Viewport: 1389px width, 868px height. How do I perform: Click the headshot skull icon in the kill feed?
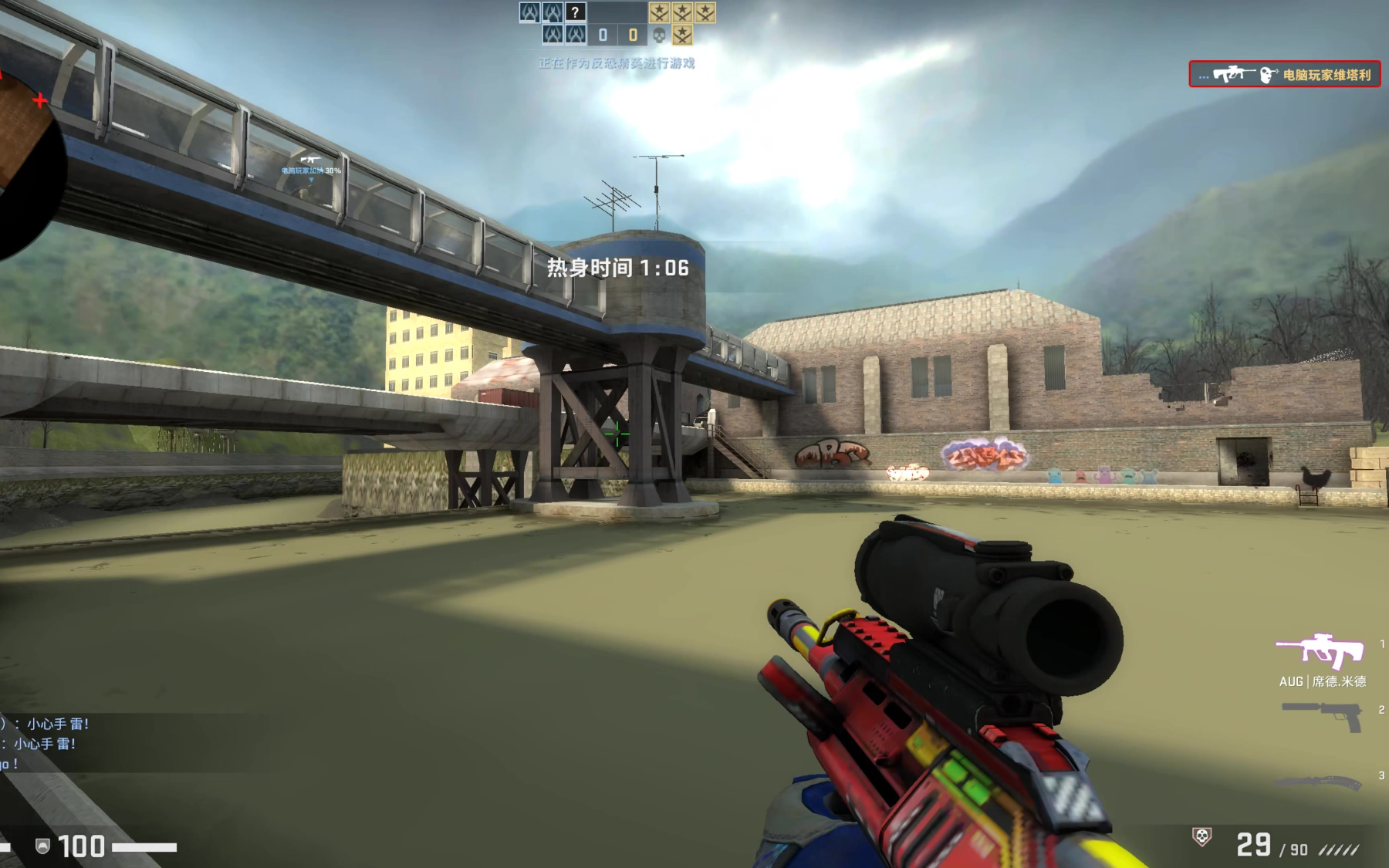1268,75
